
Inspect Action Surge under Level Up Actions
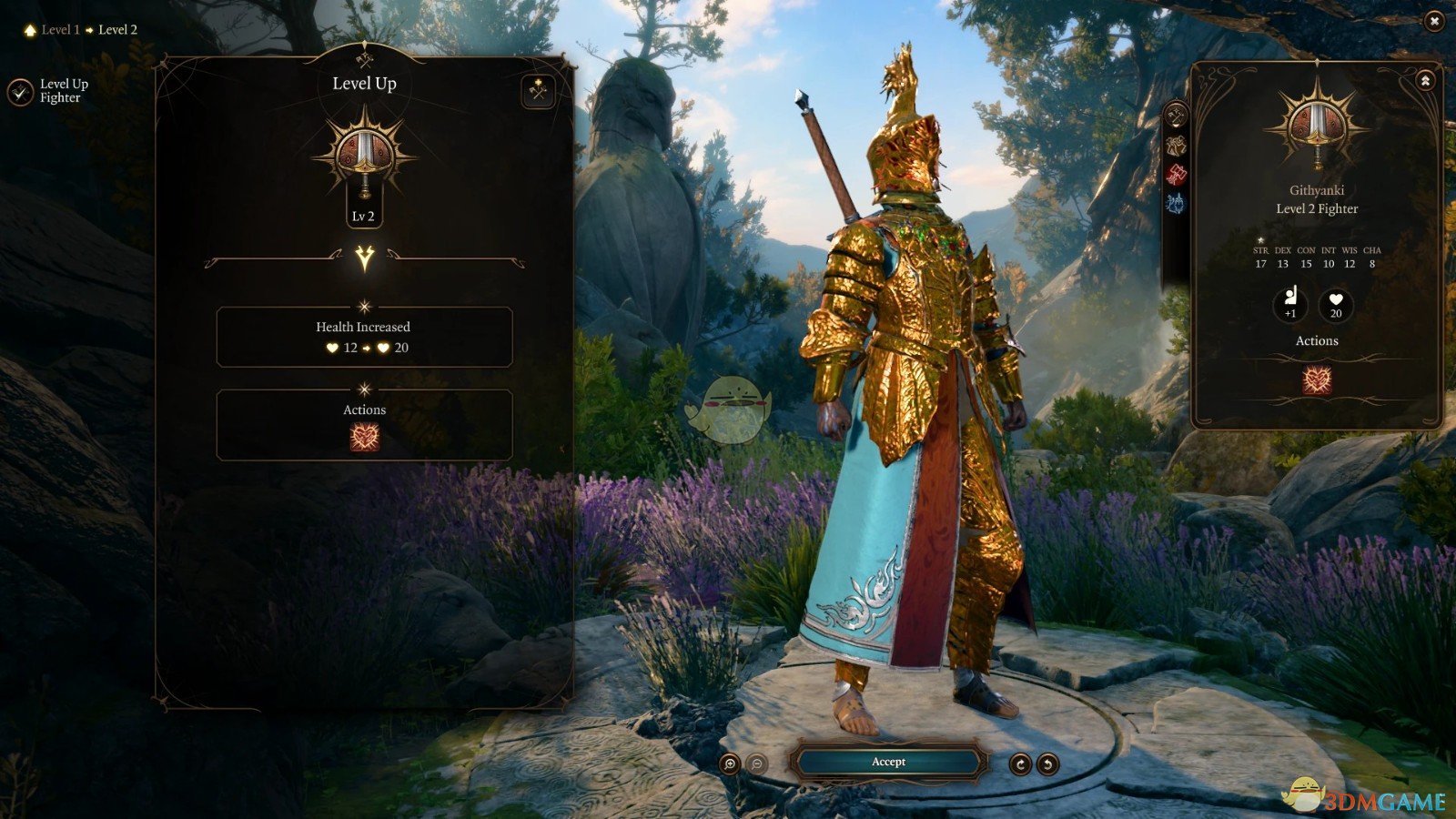tap(364, 438)
